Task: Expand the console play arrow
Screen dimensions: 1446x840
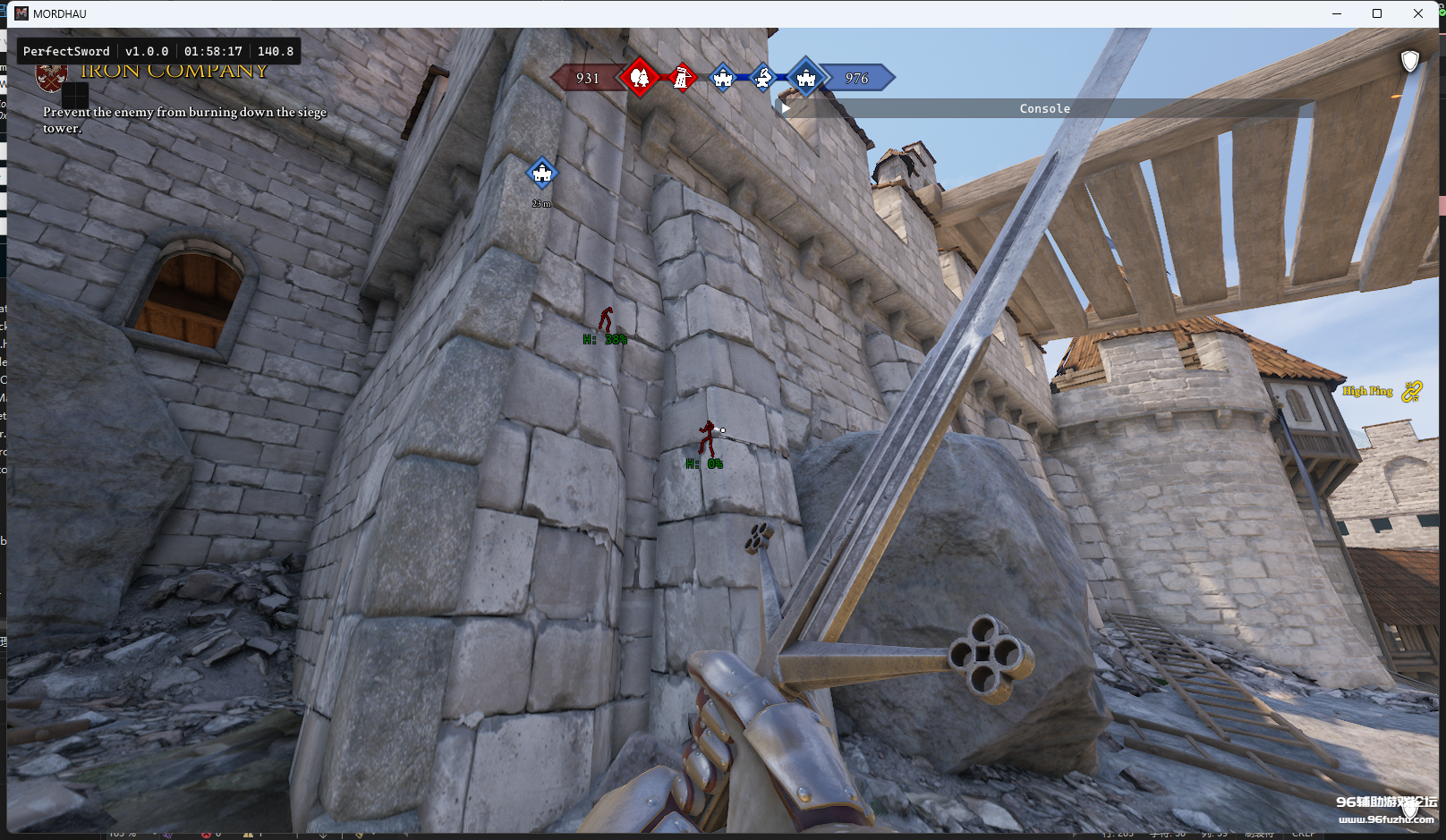Action: coord(786,108)
